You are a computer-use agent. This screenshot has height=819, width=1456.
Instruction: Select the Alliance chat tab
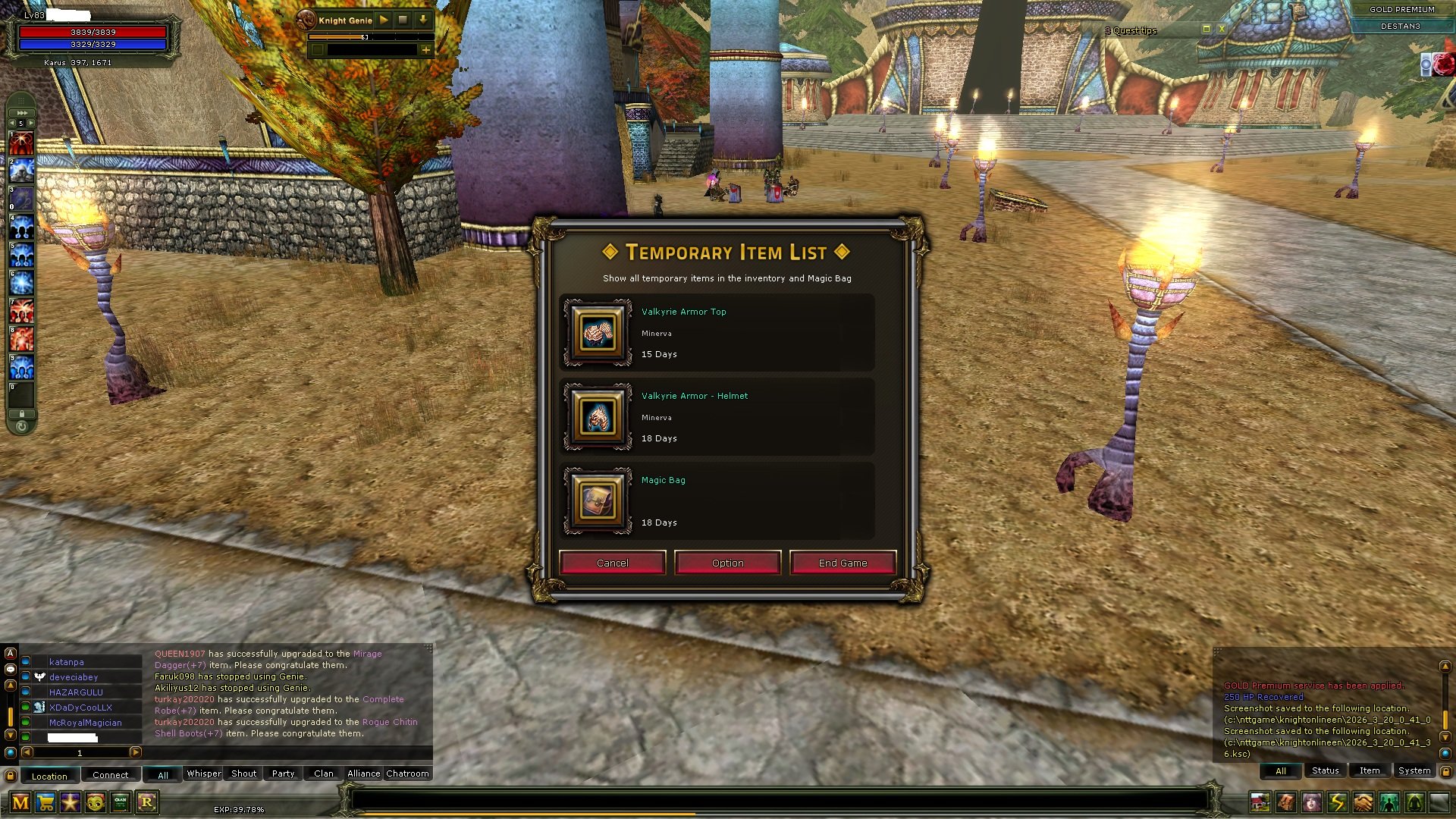(x=363, y=773)
